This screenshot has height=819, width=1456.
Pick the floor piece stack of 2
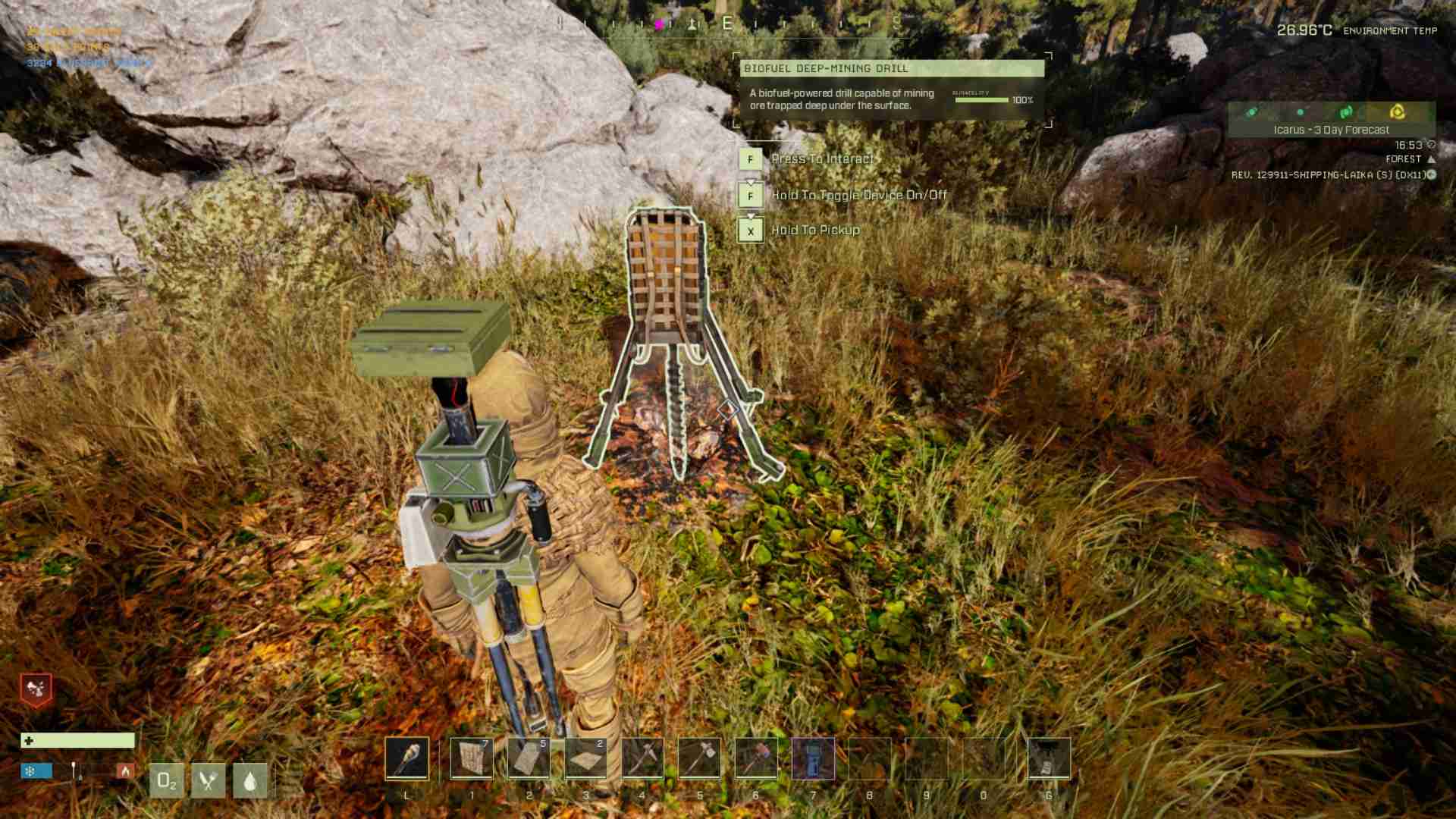[585, 758]
